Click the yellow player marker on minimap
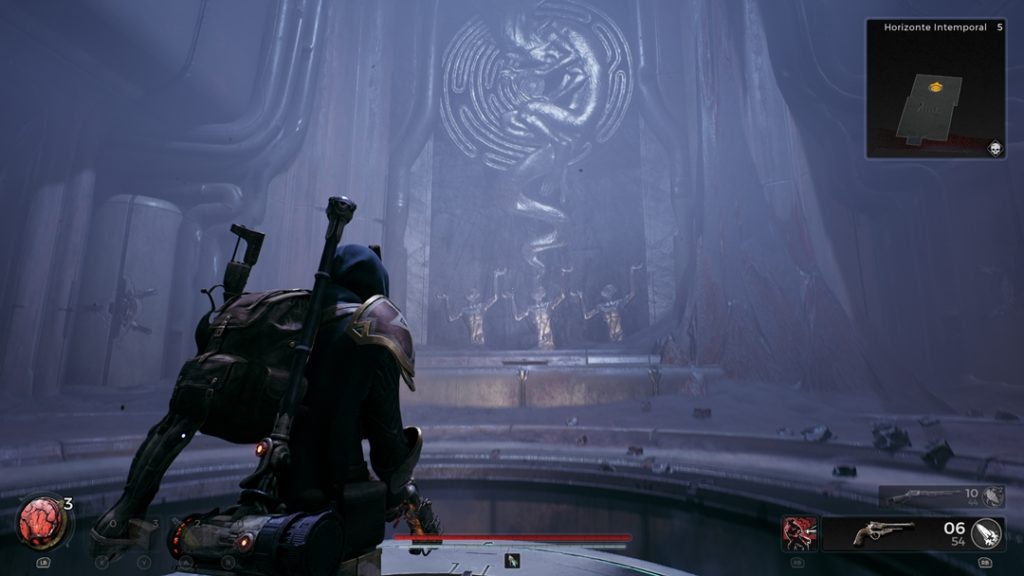1024x576 pixels. (934, 88)
